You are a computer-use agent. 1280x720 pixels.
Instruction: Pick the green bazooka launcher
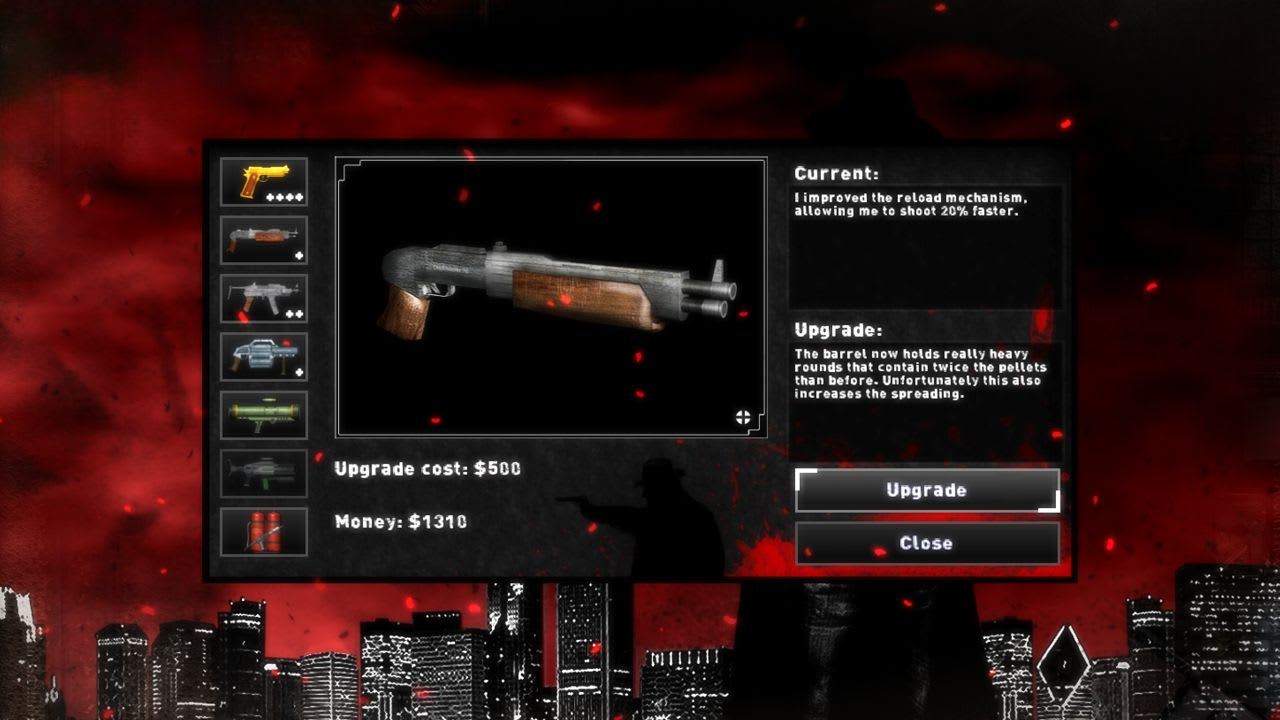click(x=264, y=415)
